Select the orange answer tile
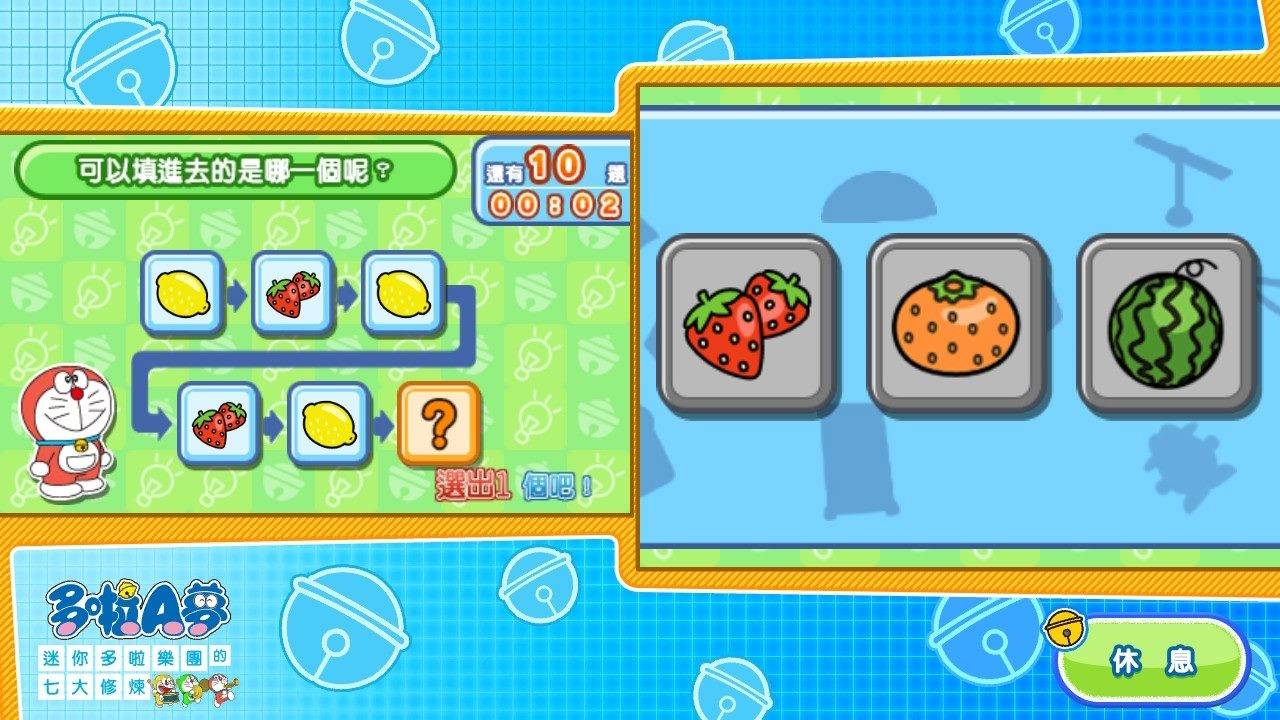The image size is (1280, 720). click(957, 320)
